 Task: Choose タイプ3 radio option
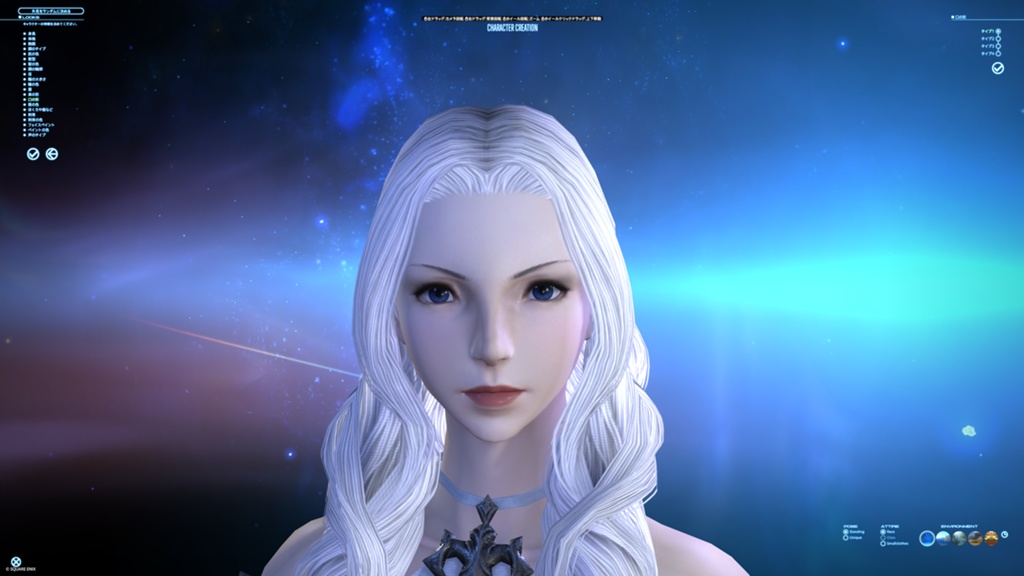click(998, 46)
